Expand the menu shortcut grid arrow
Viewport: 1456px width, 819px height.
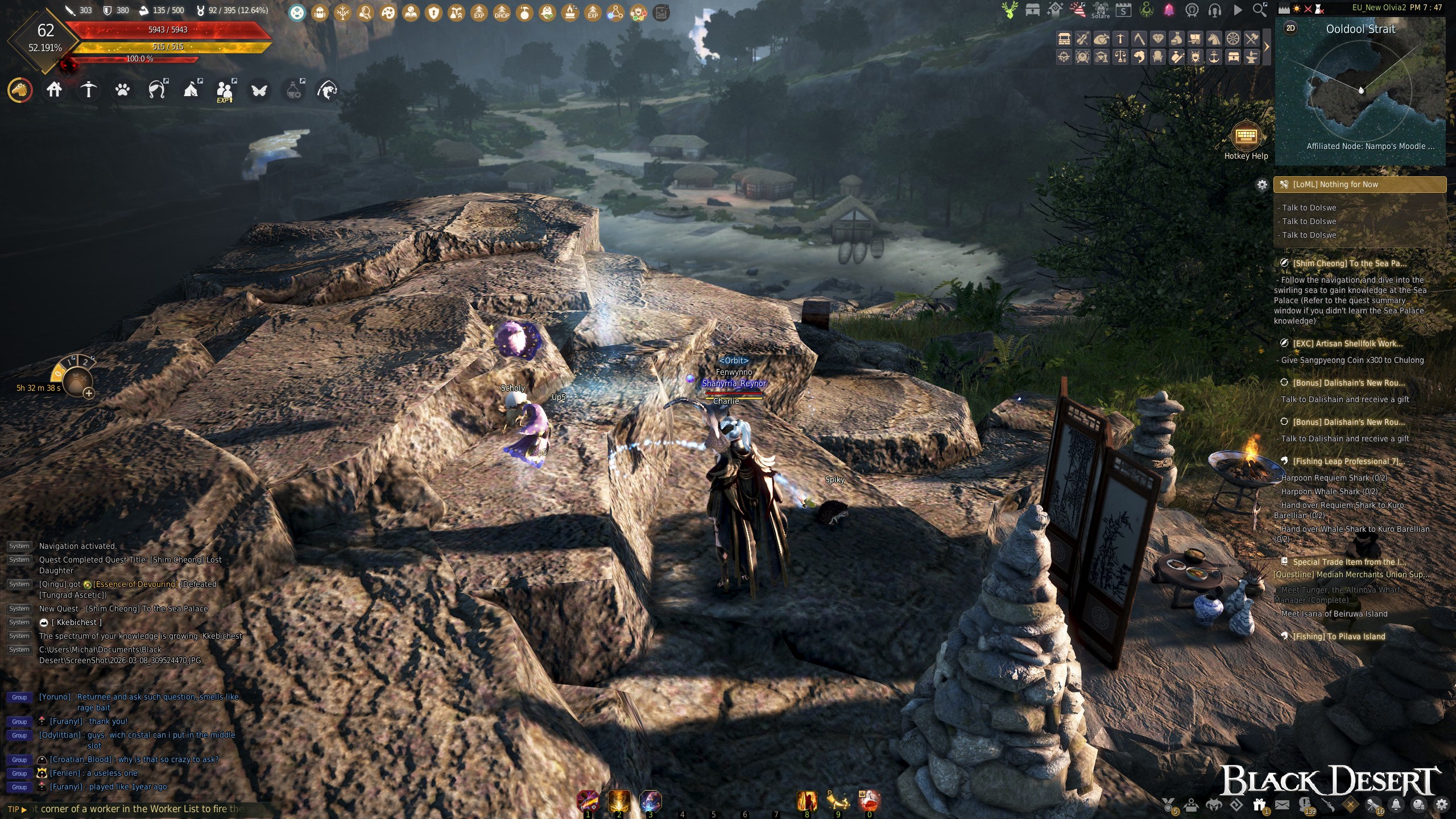[1267, 47]
